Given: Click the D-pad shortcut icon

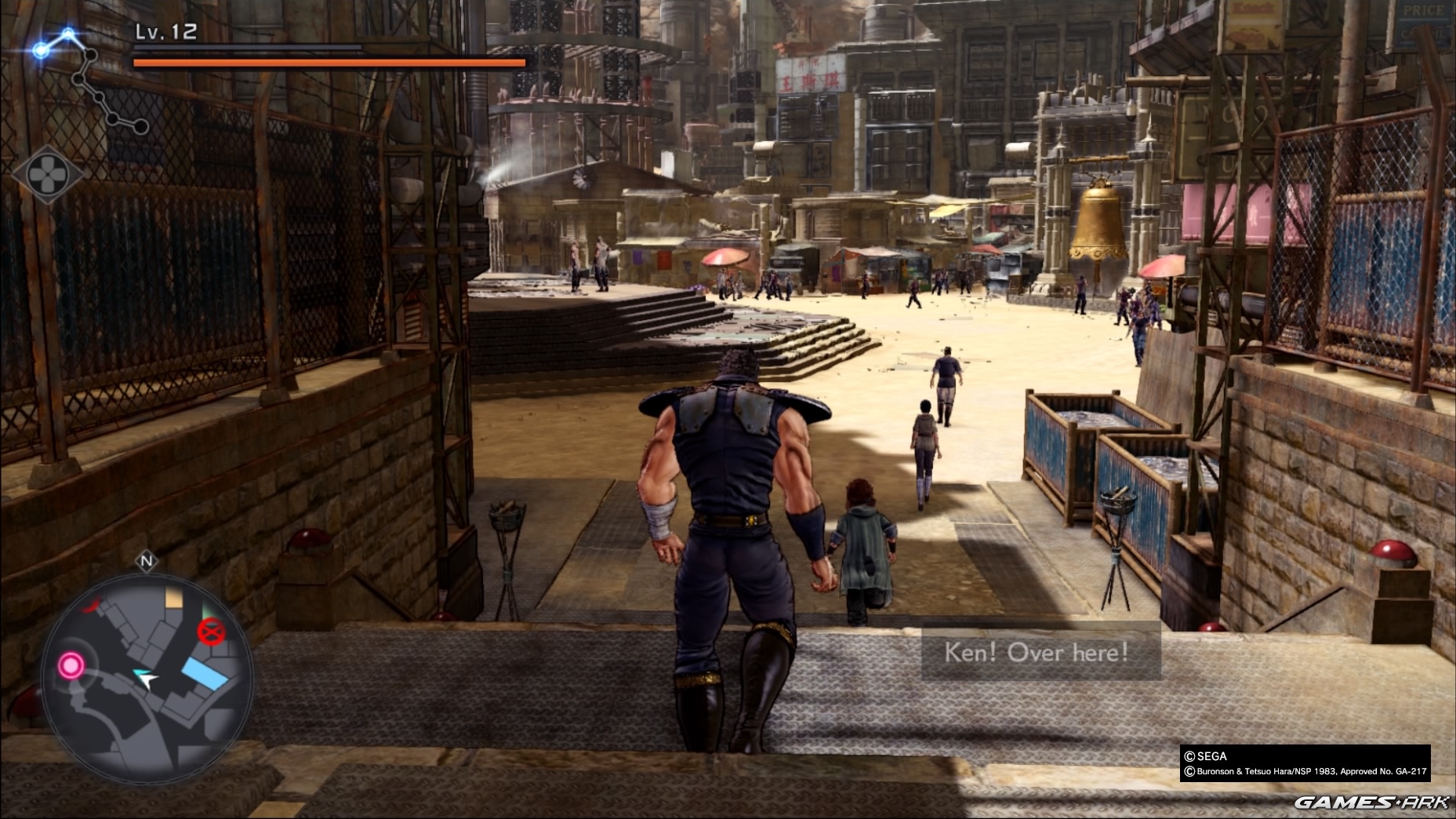Looking at the screenshot, I should coord(47,174).
